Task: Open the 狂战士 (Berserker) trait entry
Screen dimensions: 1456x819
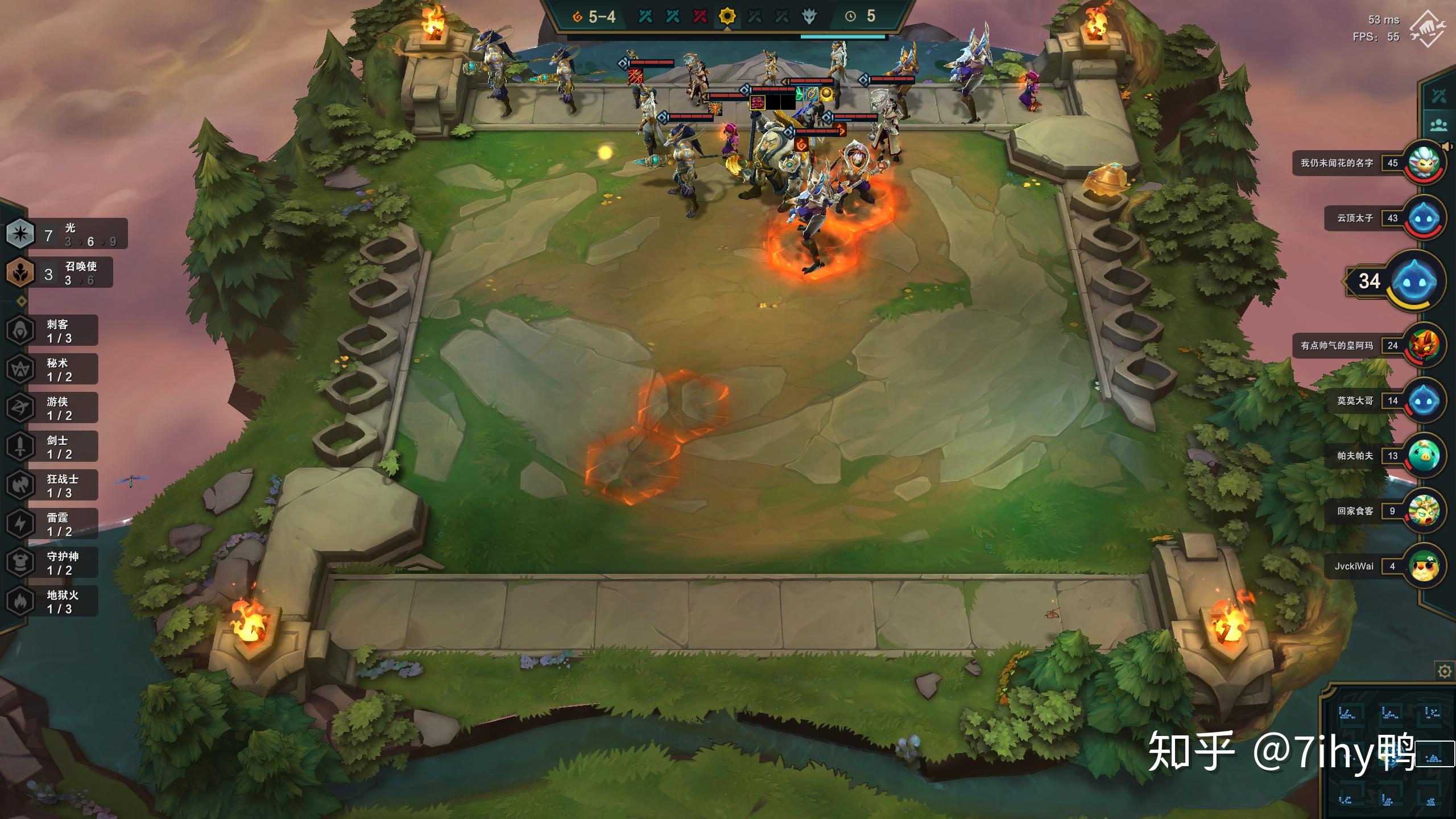Action: (52, 485)
